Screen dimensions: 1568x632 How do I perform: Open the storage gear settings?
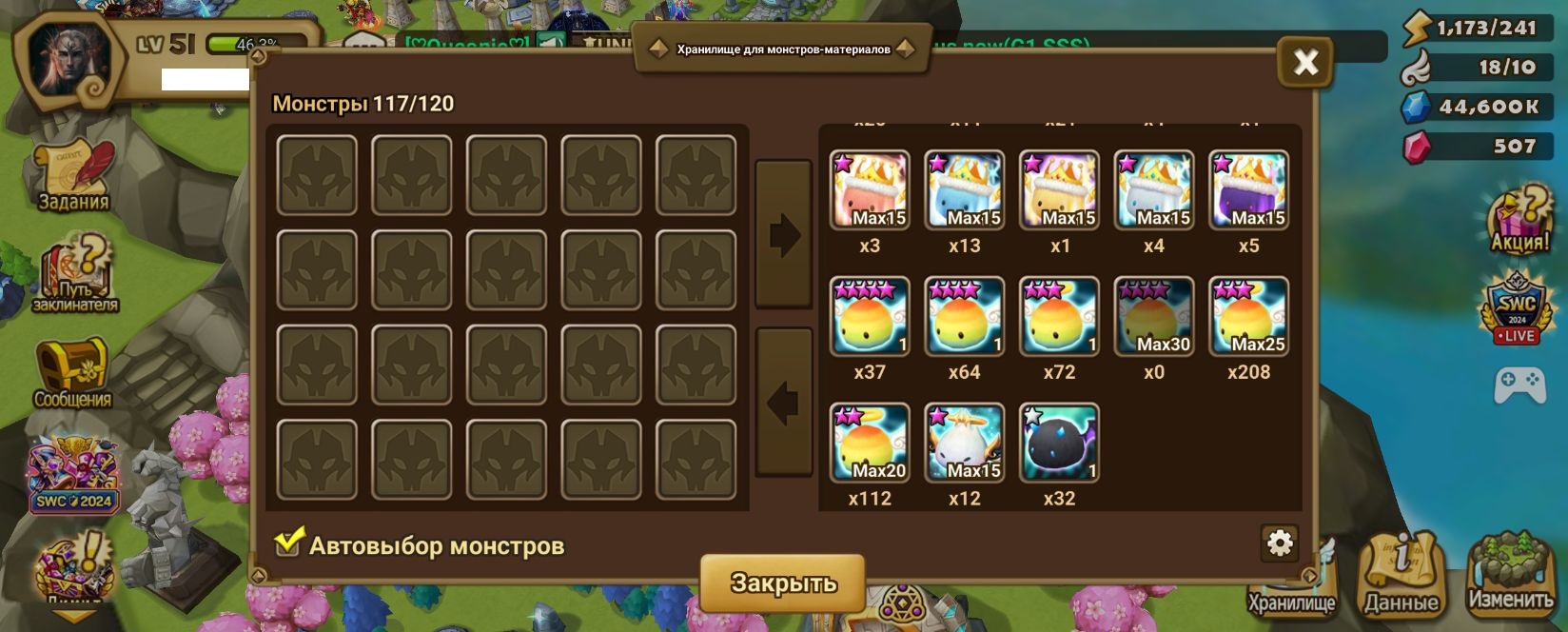pos(1280,543)
